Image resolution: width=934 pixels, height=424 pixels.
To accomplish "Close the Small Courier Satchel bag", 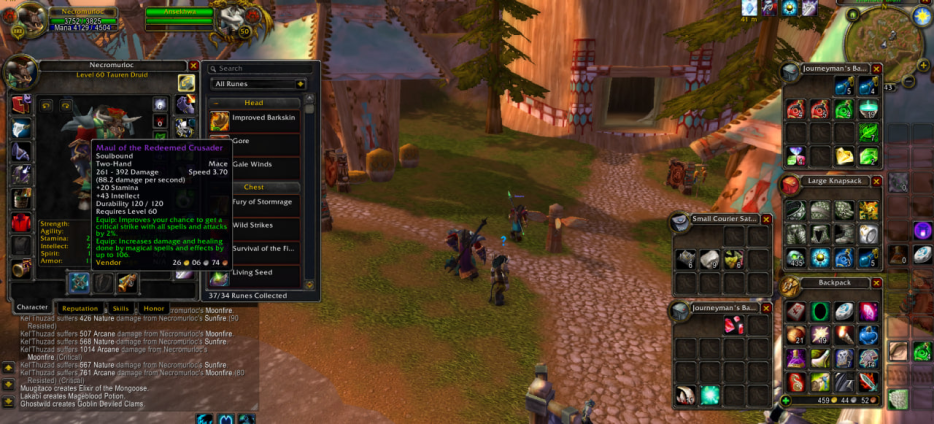I will 766,219.
